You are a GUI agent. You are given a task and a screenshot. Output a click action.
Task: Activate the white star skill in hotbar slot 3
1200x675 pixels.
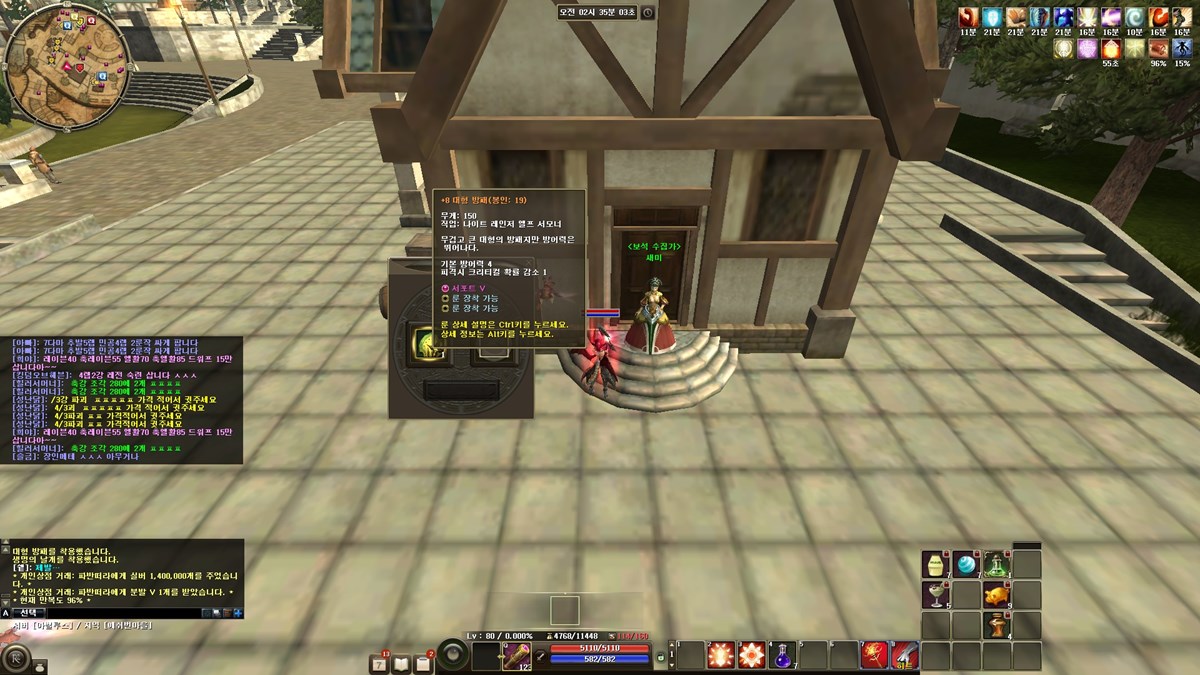pyautogui.click(x=751, y=656)
